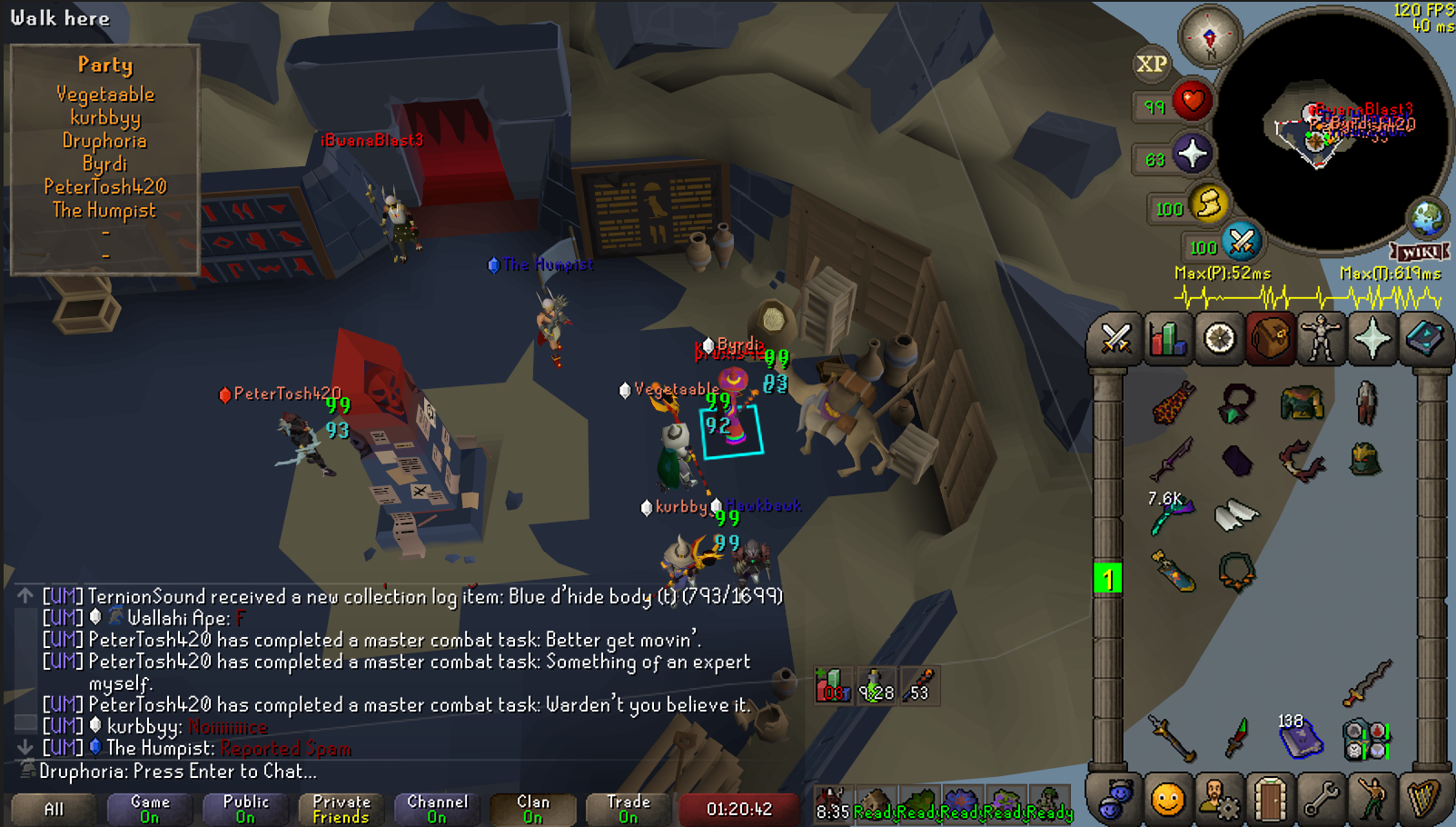The height and width of the screenshot is (827, 1456).
Task: Switch to the Skills tab
Action: [1167, 340]
